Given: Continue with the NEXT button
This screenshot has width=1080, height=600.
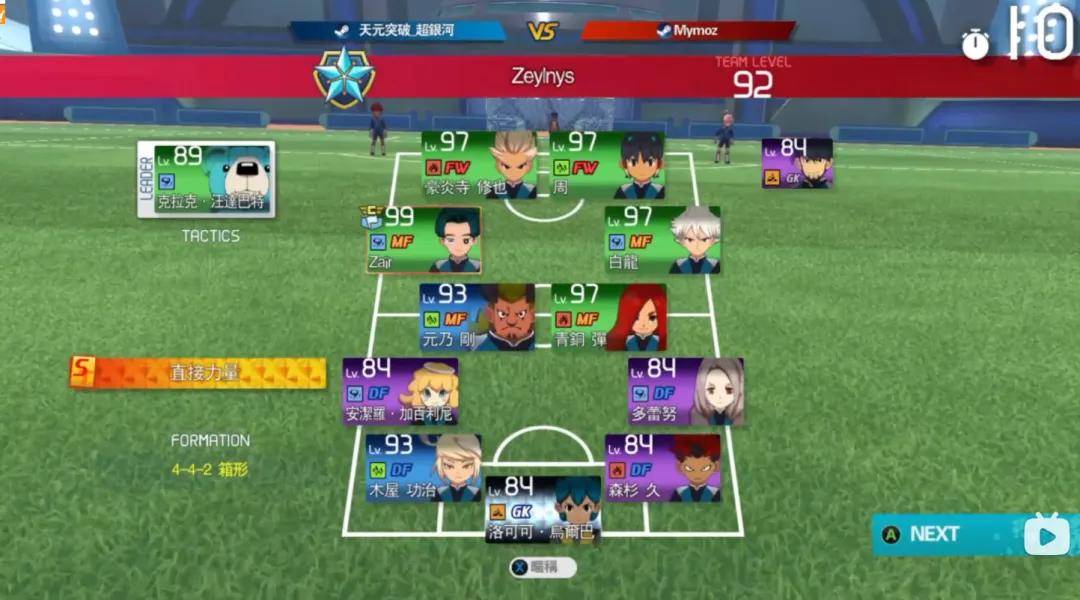Looking at the screenshot, I should (x=934, y=534).
